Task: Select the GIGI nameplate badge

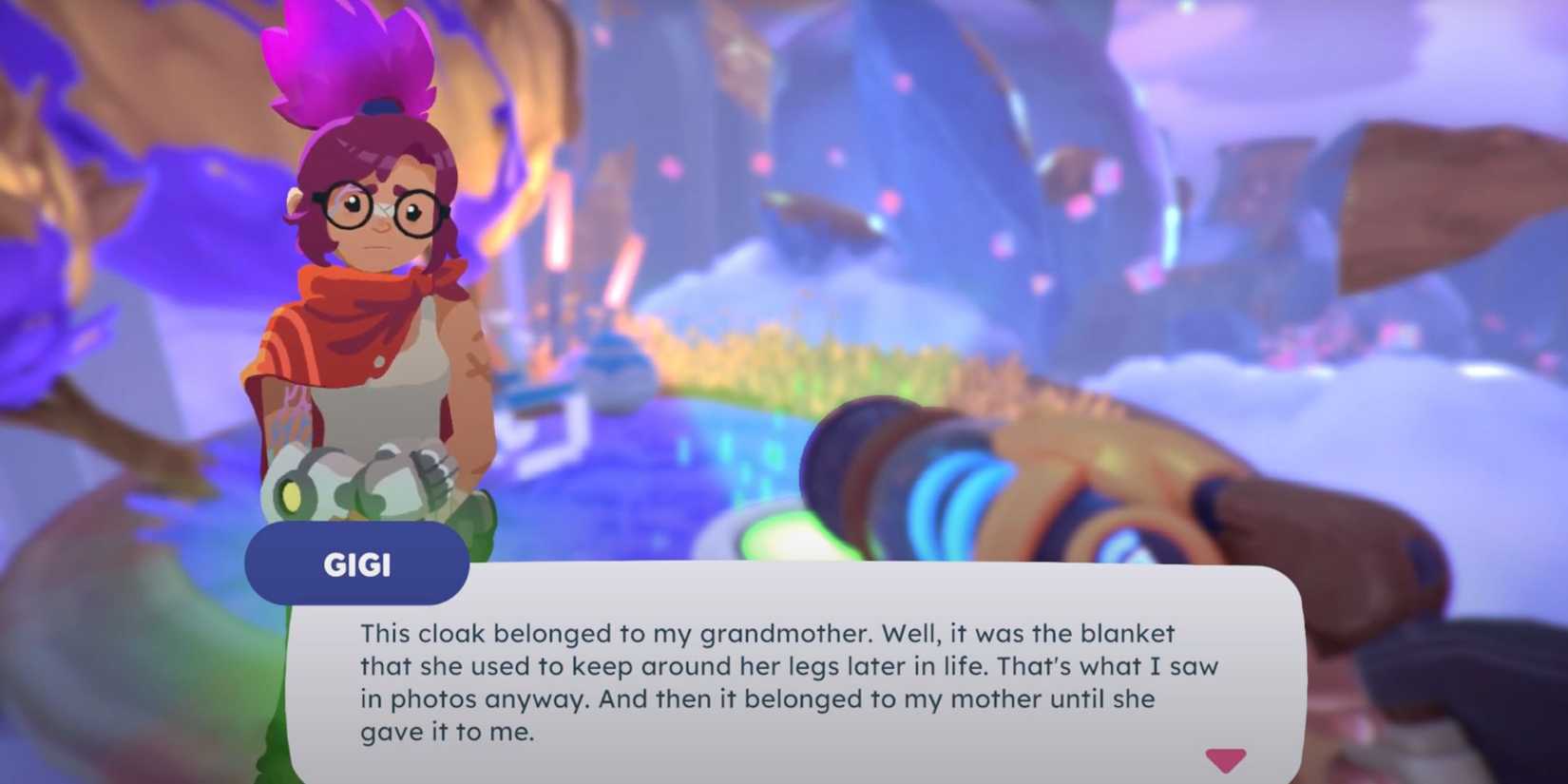Action: (356, 564)
